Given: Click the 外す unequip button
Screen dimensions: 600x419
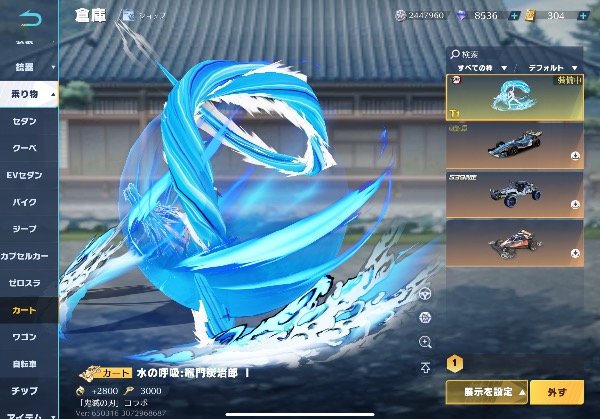Looking at the screenshot, I should coord(558,393).
